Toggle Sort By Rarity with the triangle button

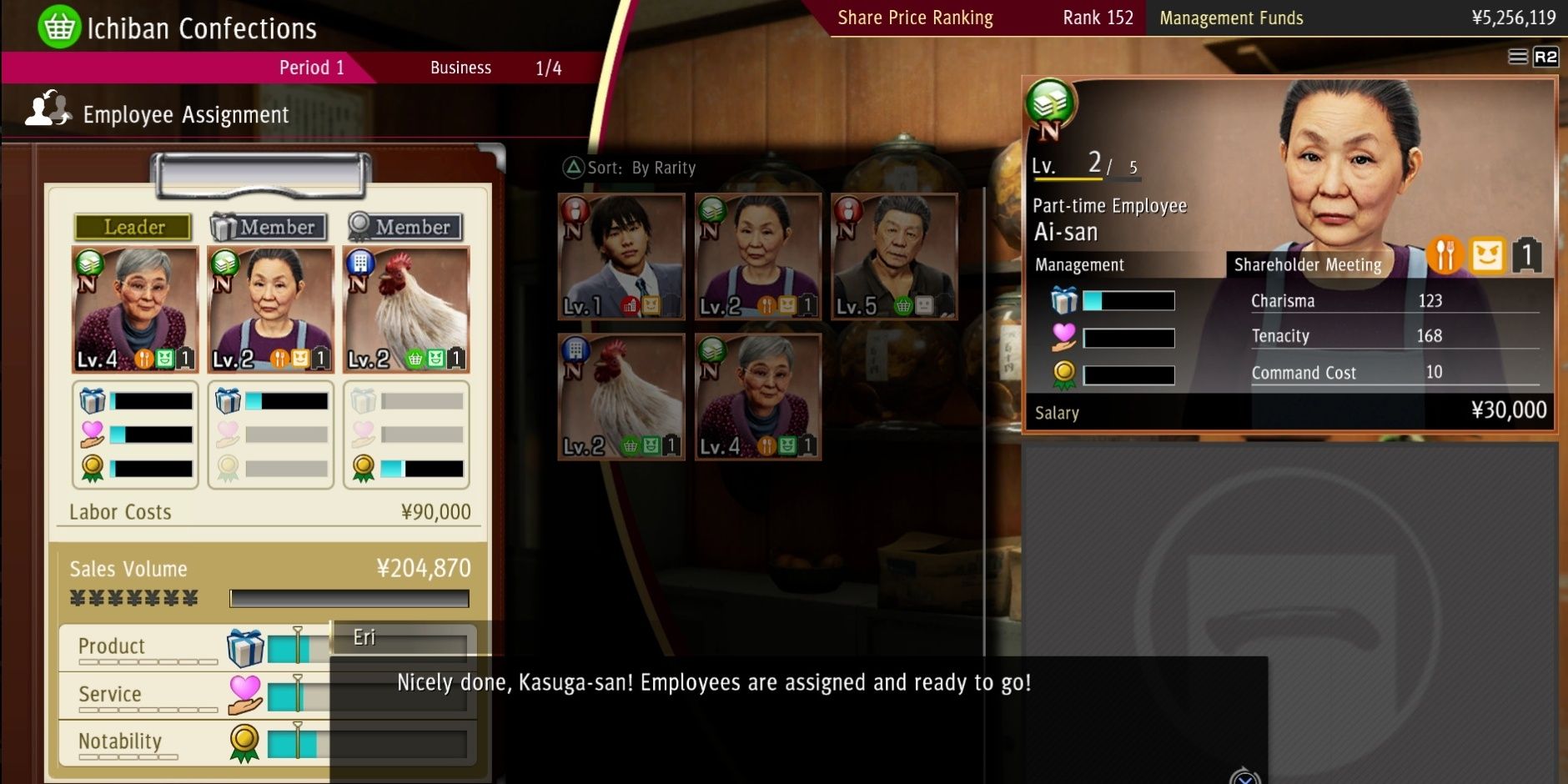point(575,168)
